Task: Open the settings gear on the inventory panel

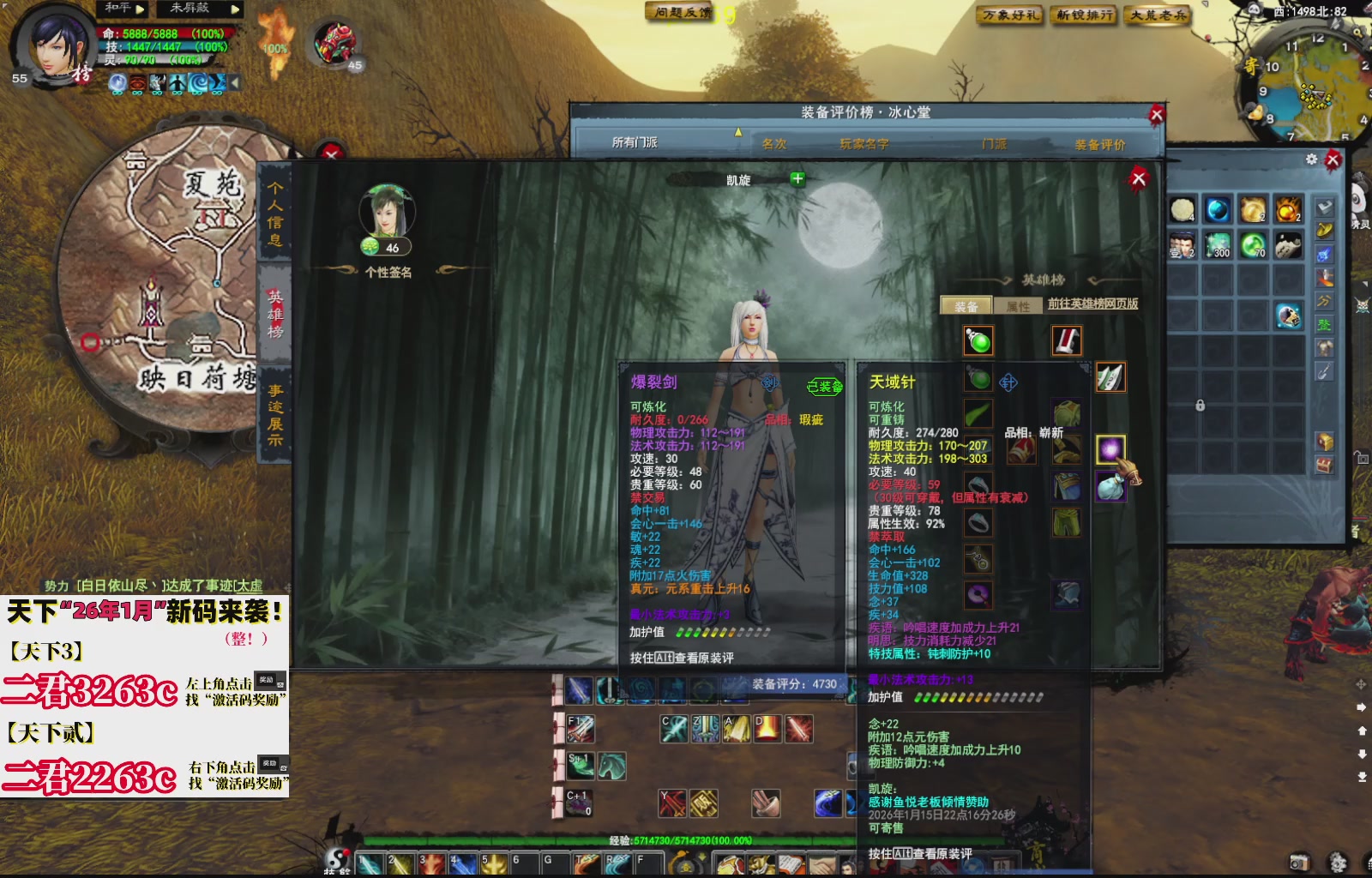Action: tap(1310, 159)
